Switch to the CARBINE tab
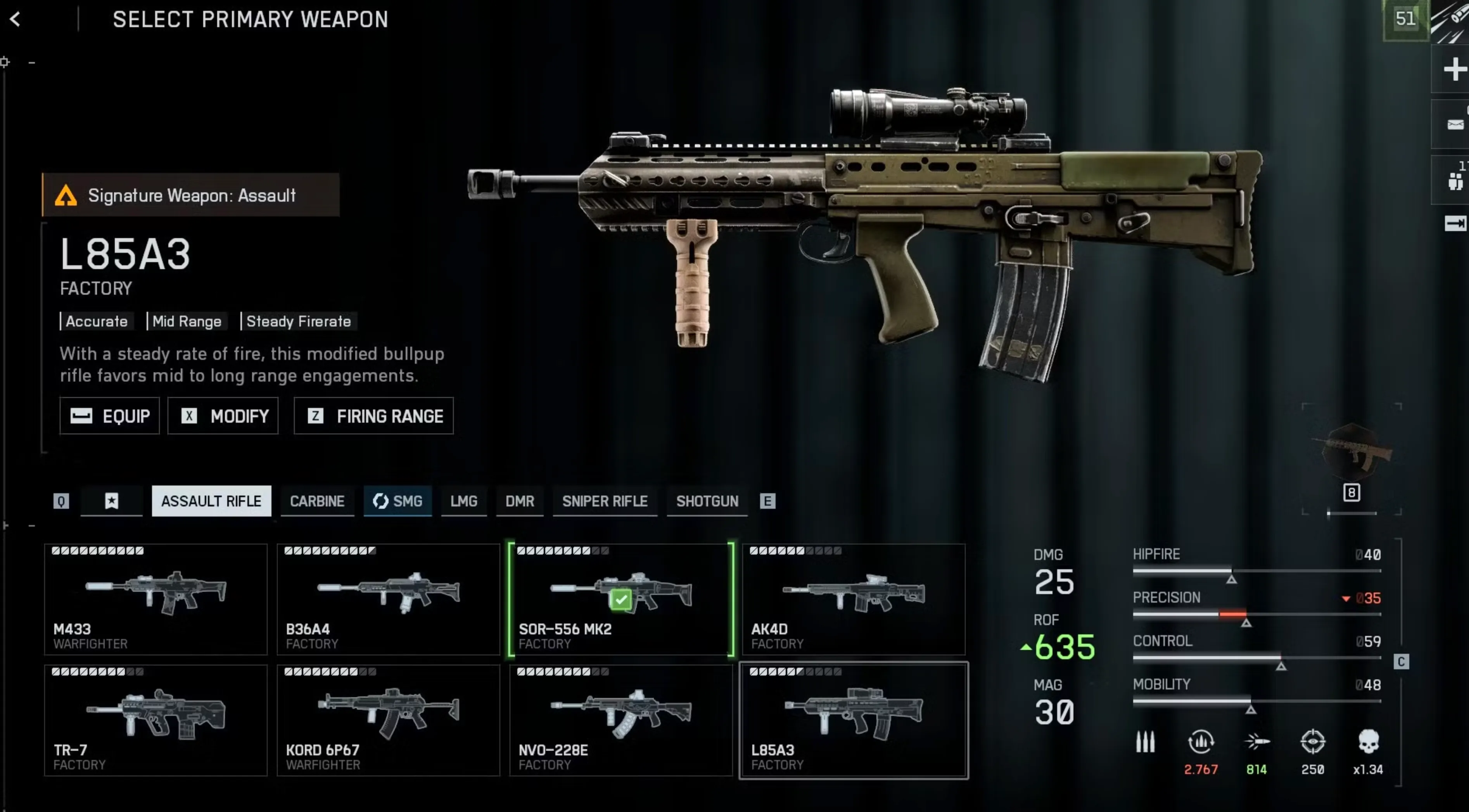1469x812 pixels. pos(318,501)
